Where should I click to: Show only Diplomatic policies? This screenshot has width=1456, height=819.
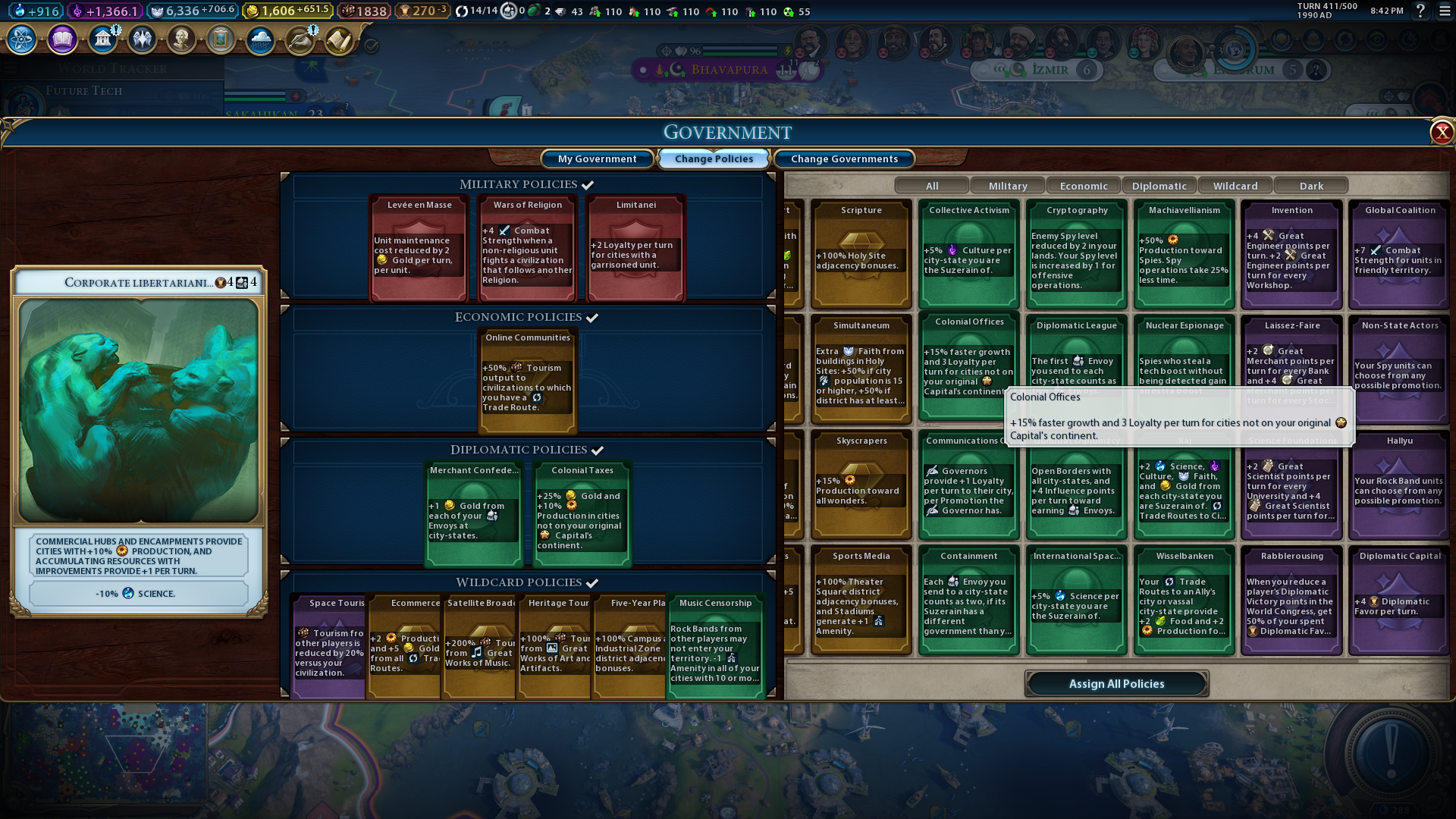point(1159,186)
